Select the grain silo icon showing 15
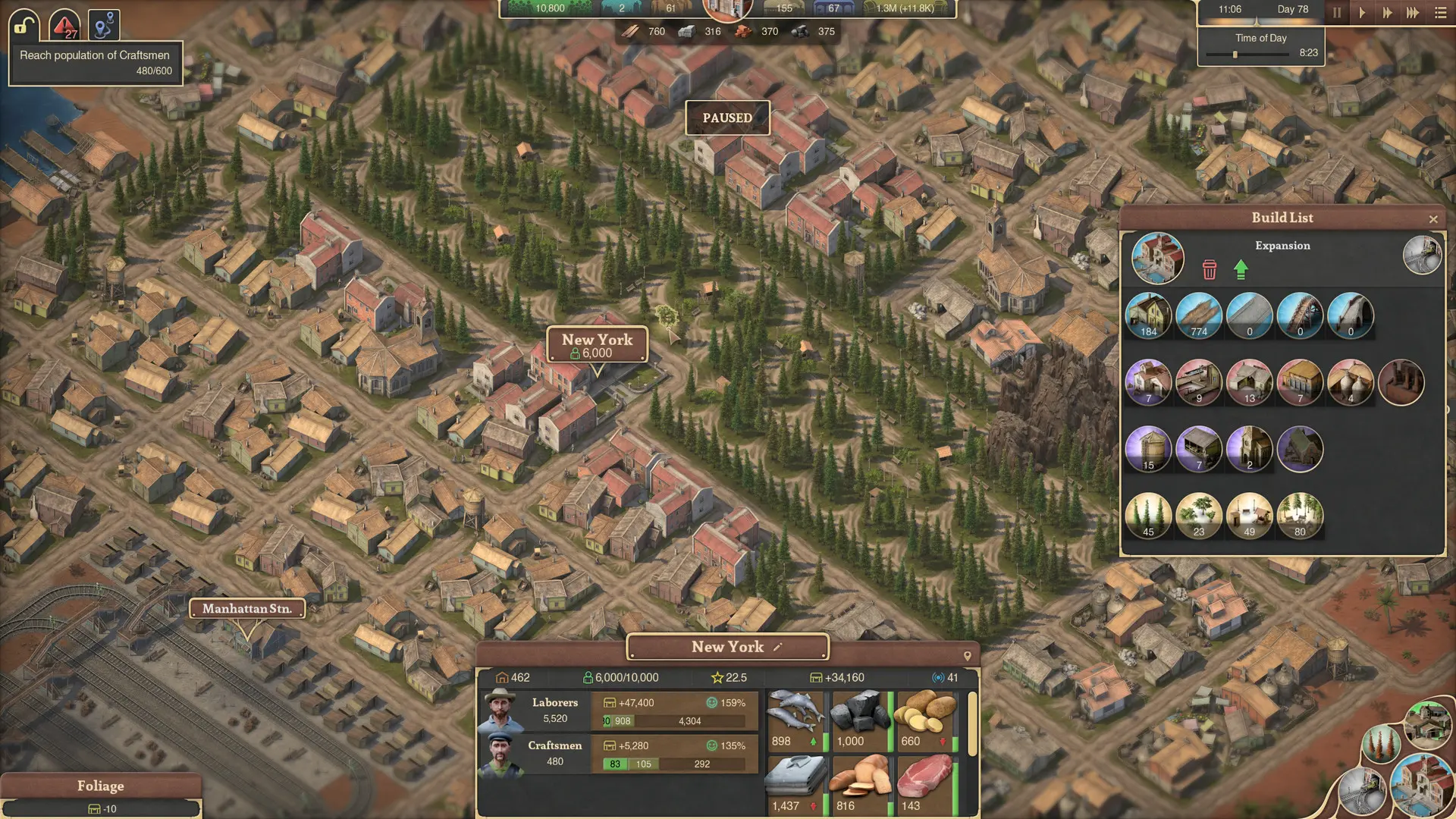 (x=1148, y=447)
